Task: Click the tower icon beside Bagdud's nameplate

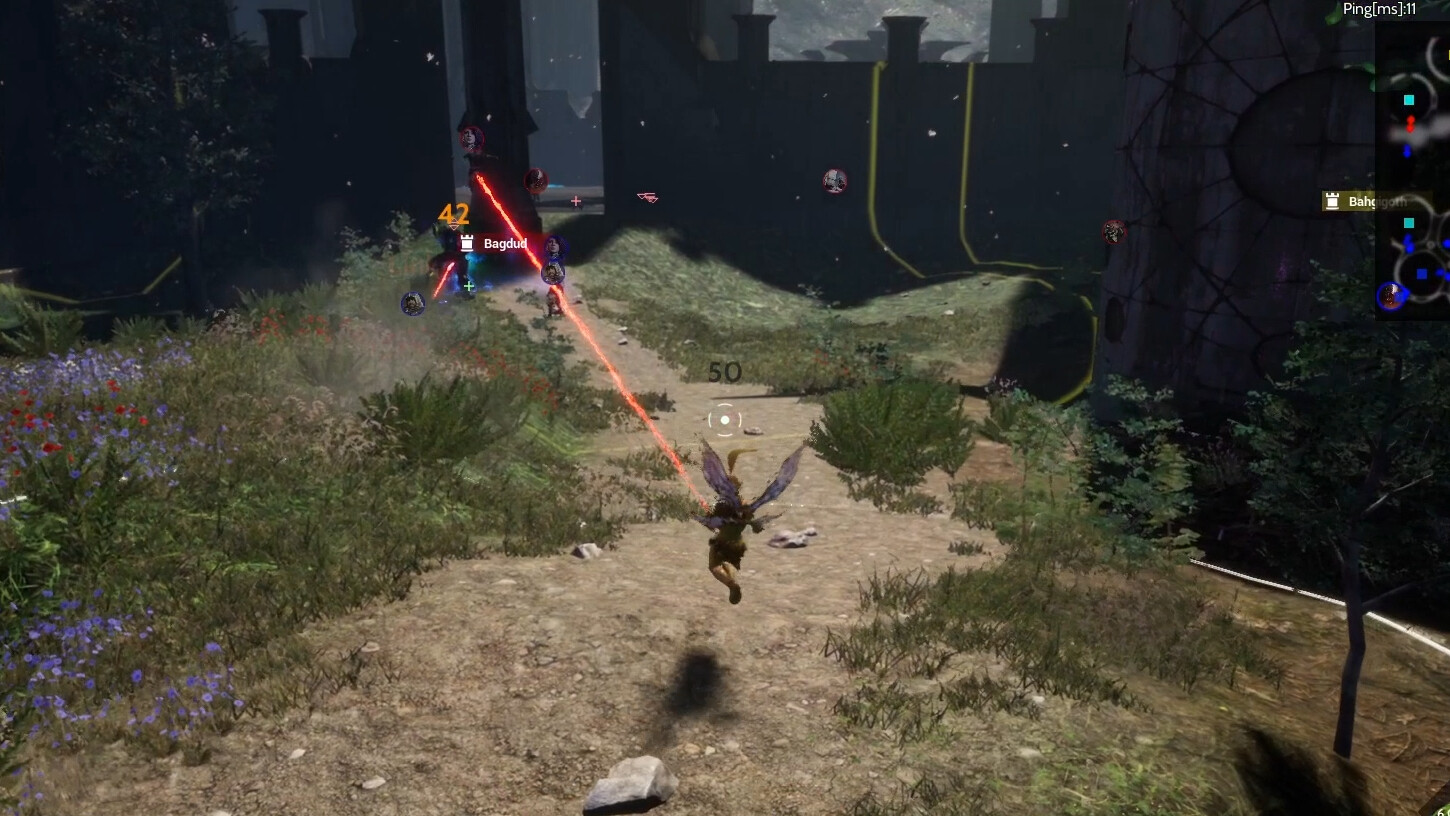Action: (x=467, y=242)
